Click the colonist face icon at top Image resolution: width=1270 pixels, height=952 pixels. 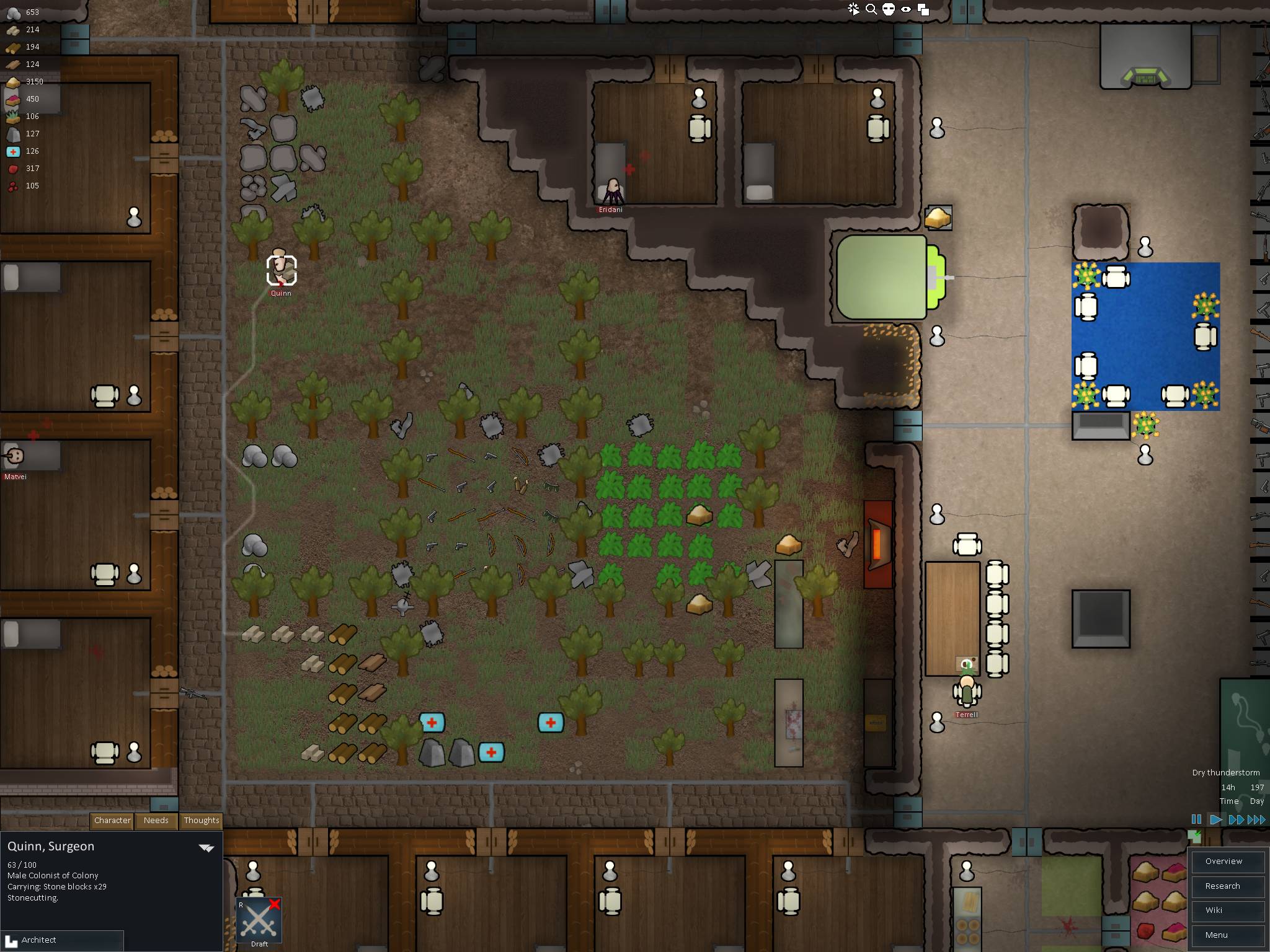[x=889, y=9]
